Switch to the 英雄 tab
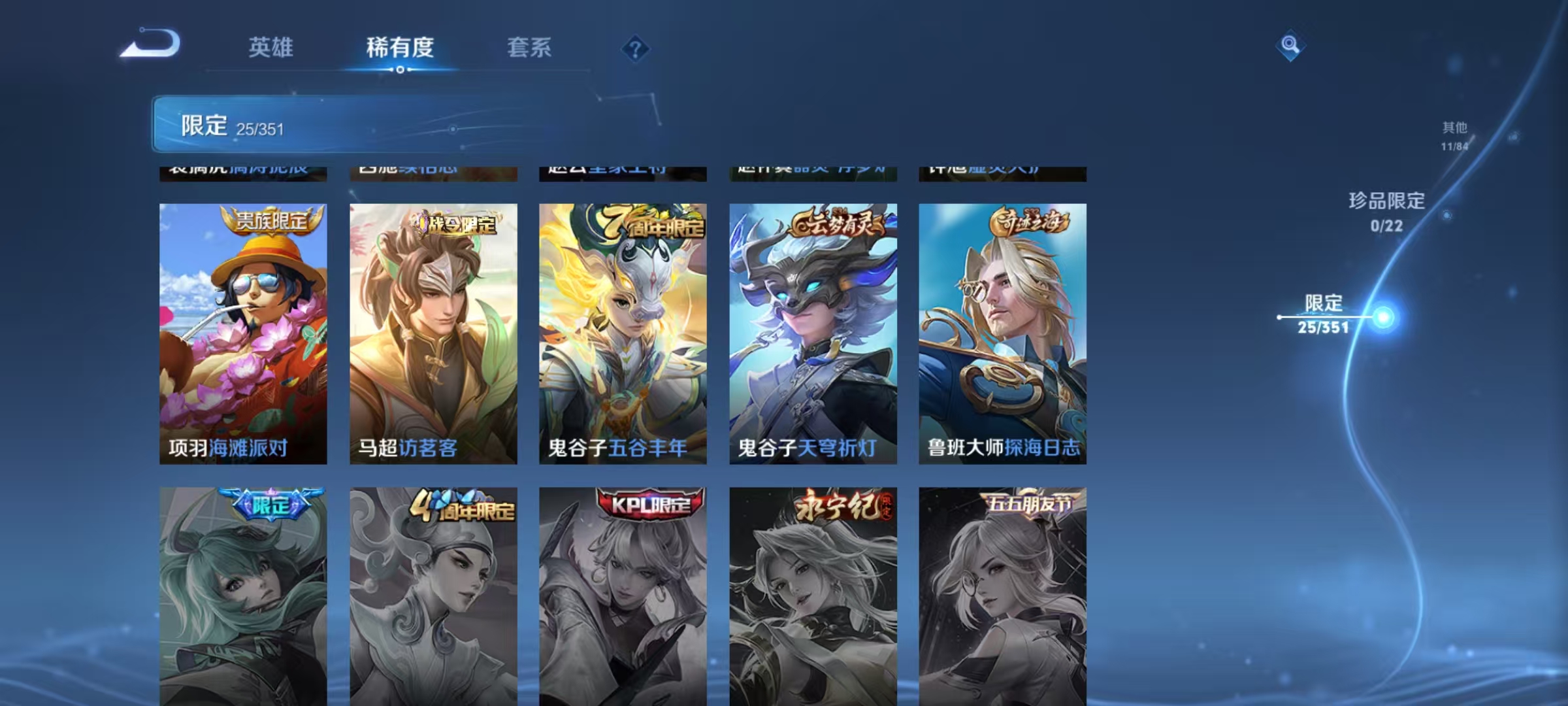 (x=272, y=48)
